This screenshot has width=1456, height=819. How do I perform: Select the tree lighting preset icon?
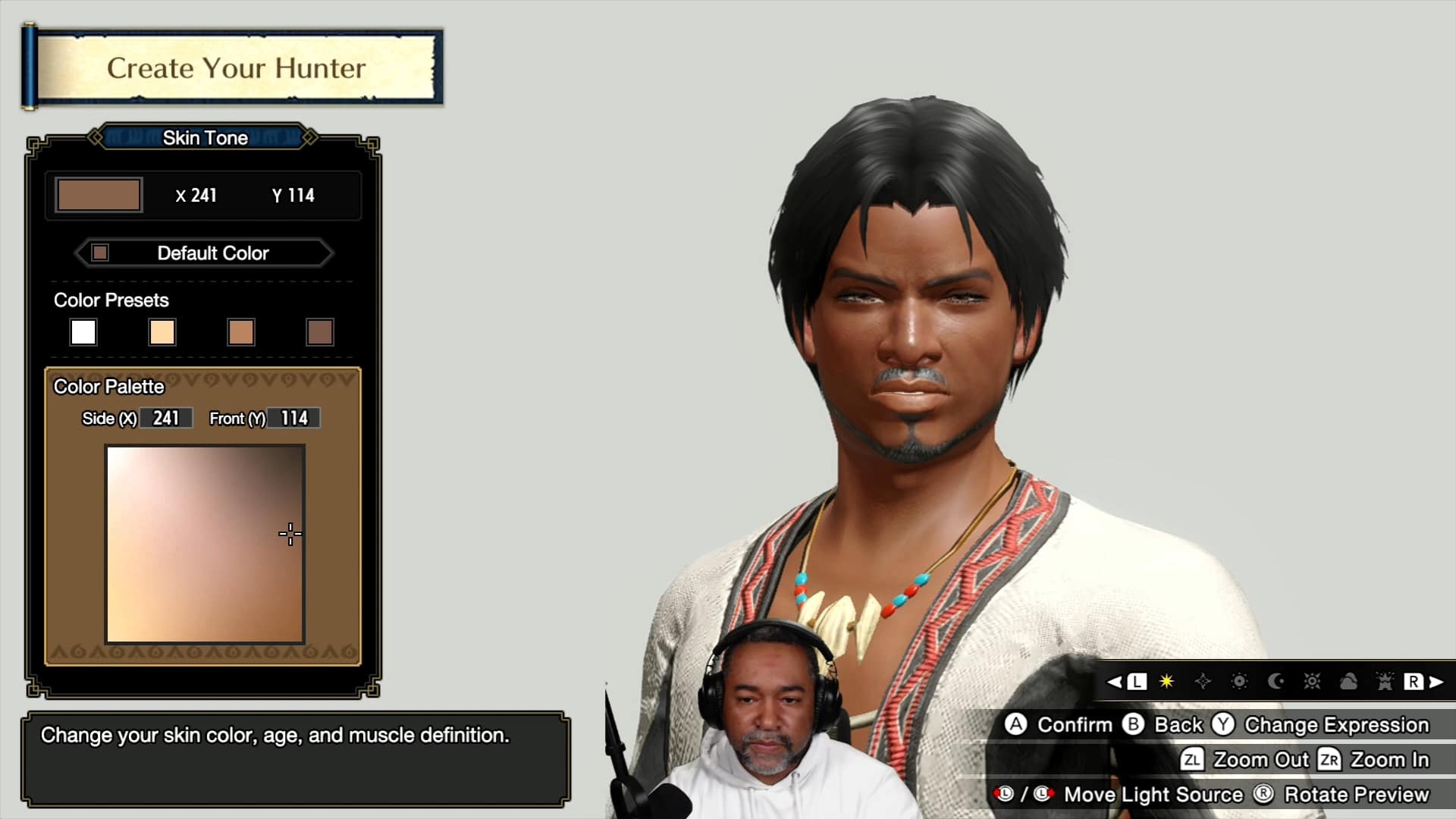pos(1385,682)
